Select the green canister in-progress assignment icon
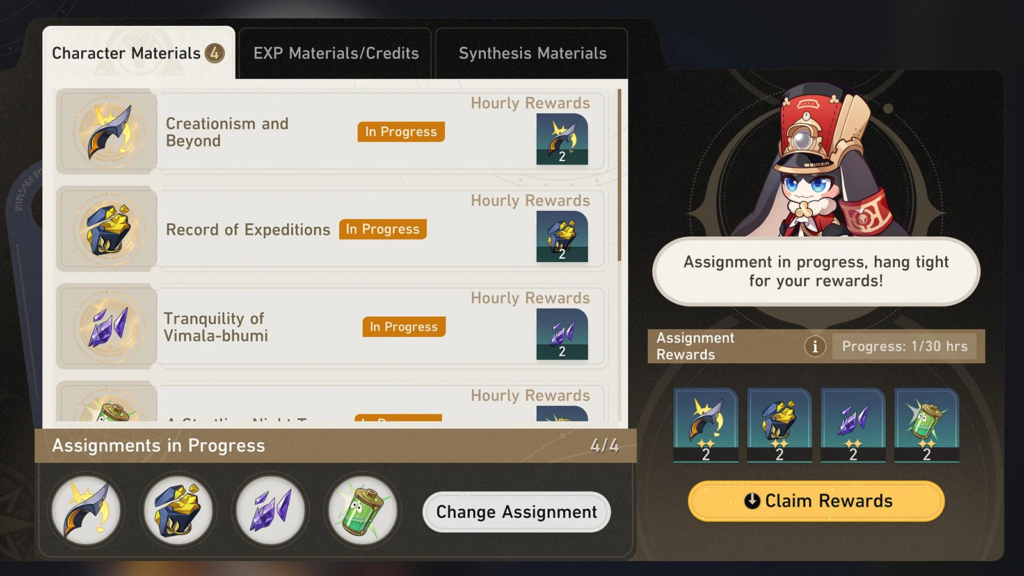Viewport: 1024px width, 576px height. pos(363,510)
